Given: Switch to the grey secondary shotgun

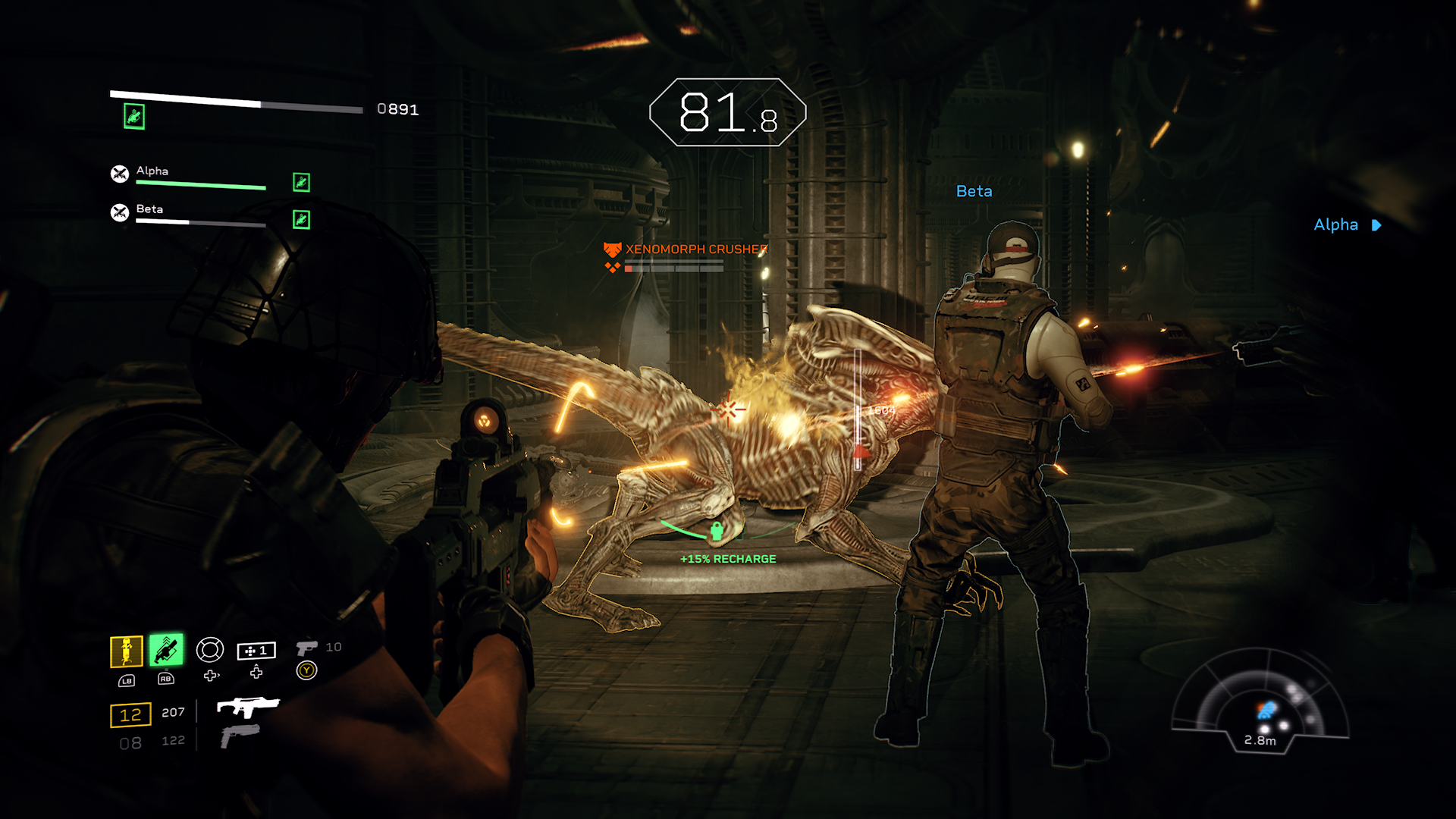Looking at the screenshot, I should (240, 736).
